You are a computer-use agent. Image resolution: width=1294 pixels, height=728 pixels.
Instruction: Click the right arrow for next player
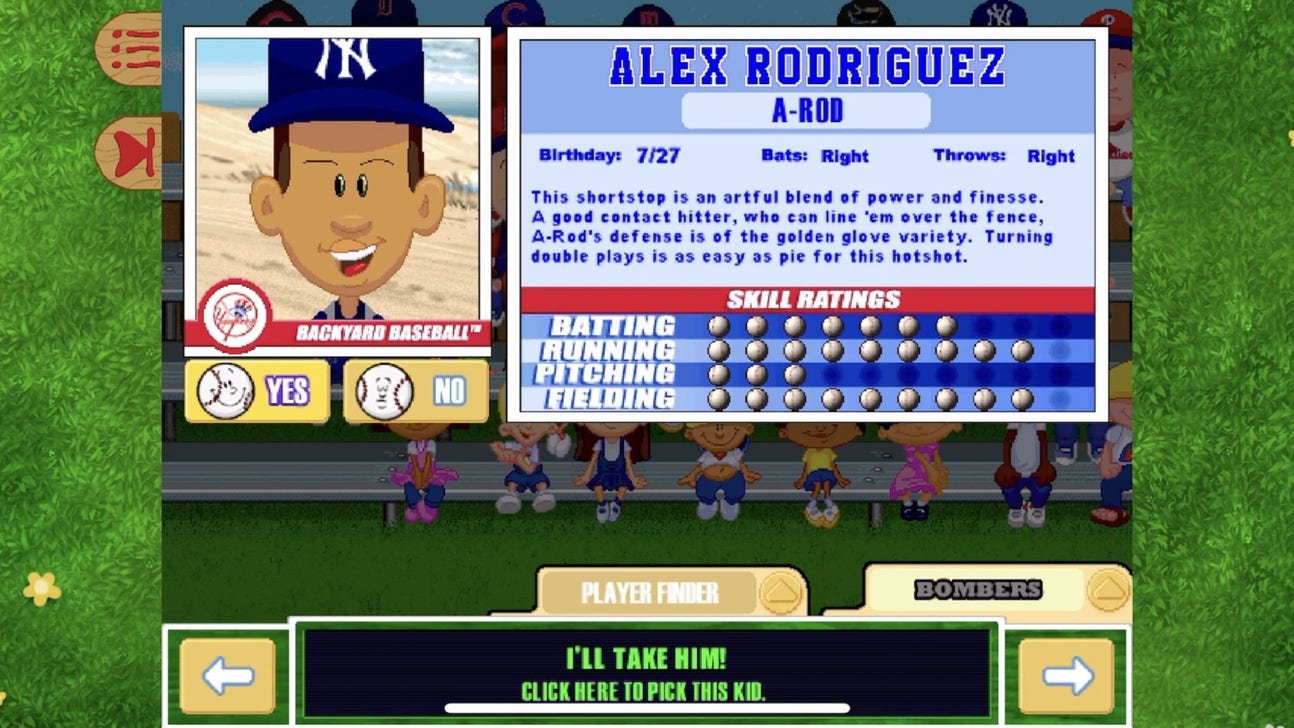(x=1067, y=674)
